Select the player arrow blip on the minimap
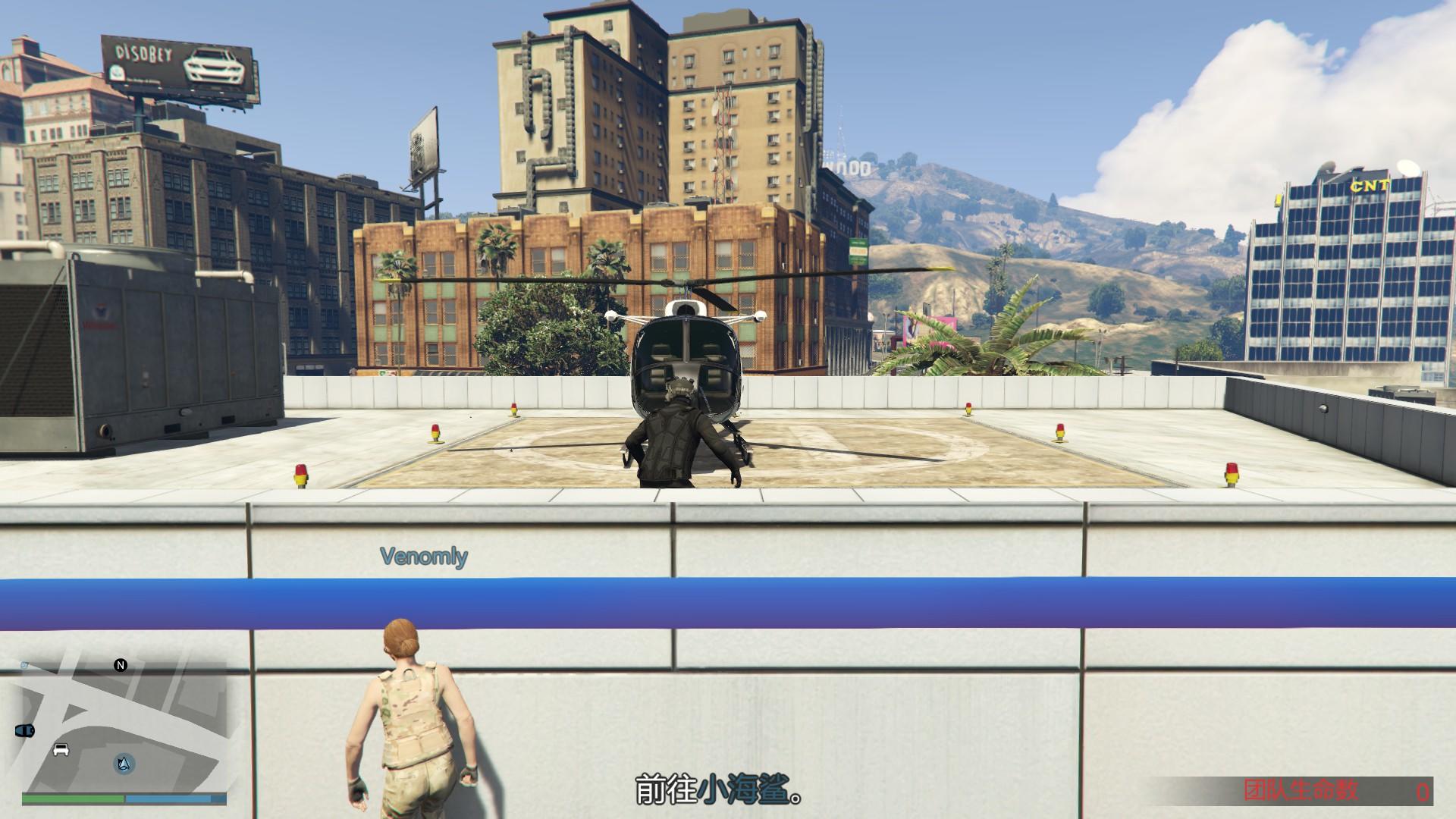Image resolution: width=1456 pixels, height=819 pixels. tap(124, 765)
